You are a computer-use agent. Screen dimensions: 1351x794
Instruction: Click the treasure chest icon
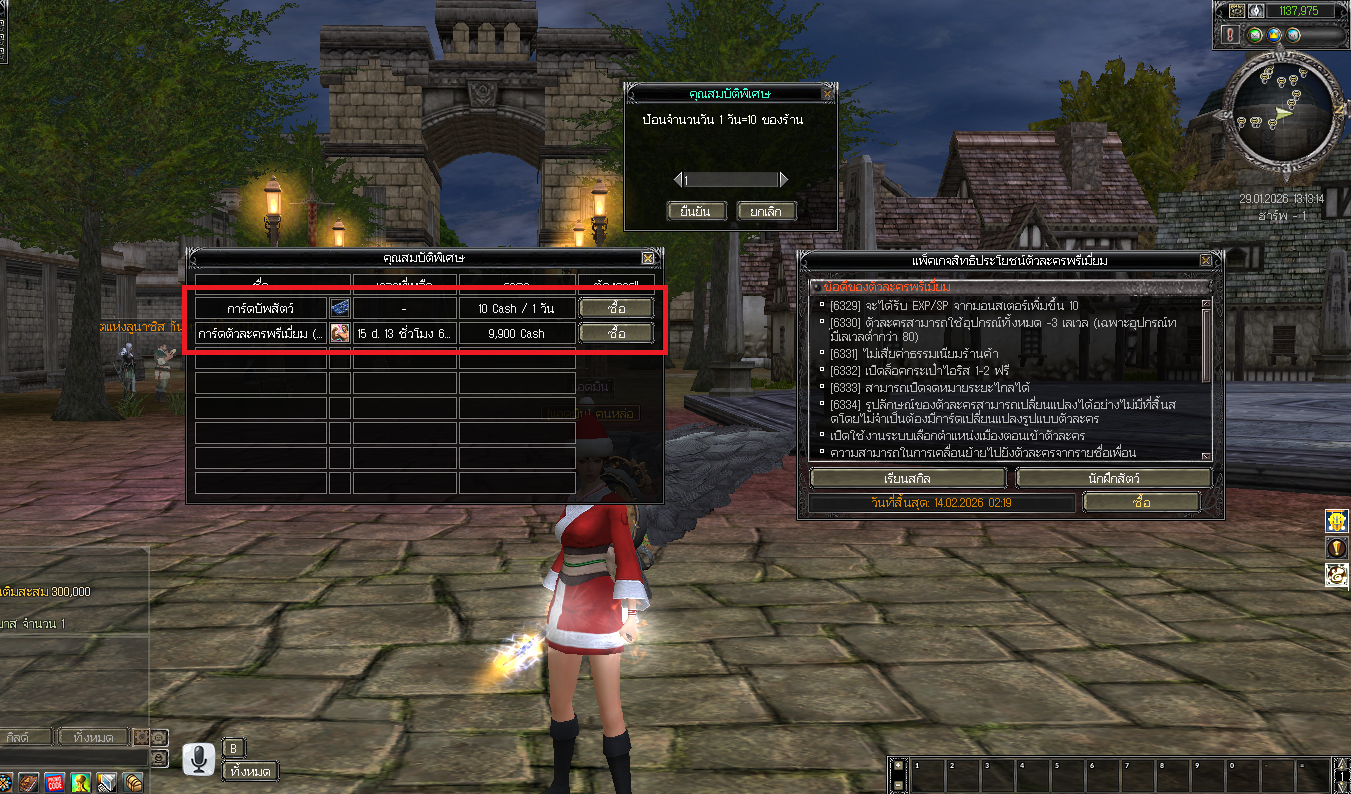(x=133, y=781)
